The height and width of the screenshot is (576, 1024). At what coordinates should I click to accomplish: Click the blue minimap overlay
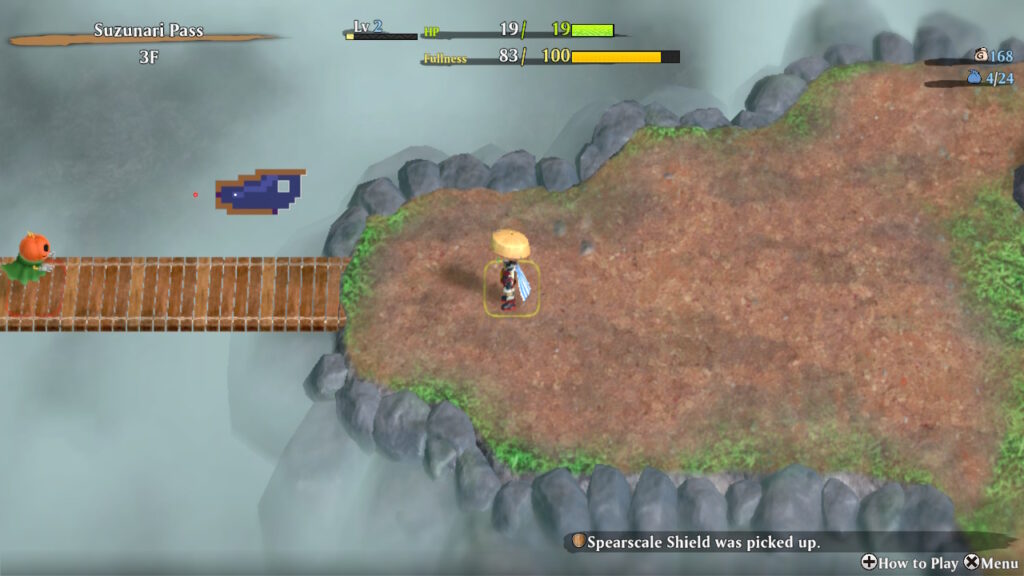(258, 192)
